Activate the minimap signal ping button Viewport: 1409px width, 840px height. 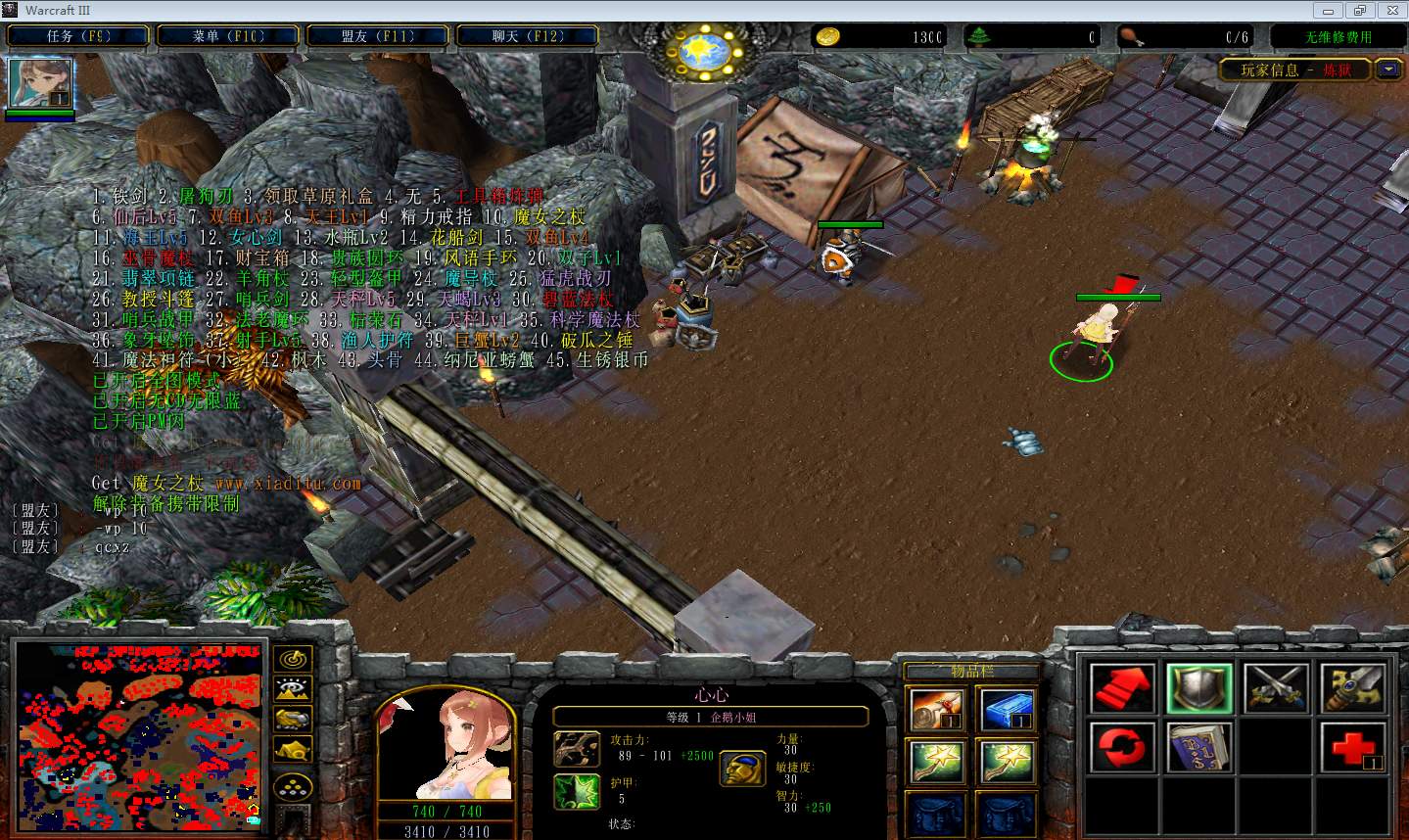point(293,659)
